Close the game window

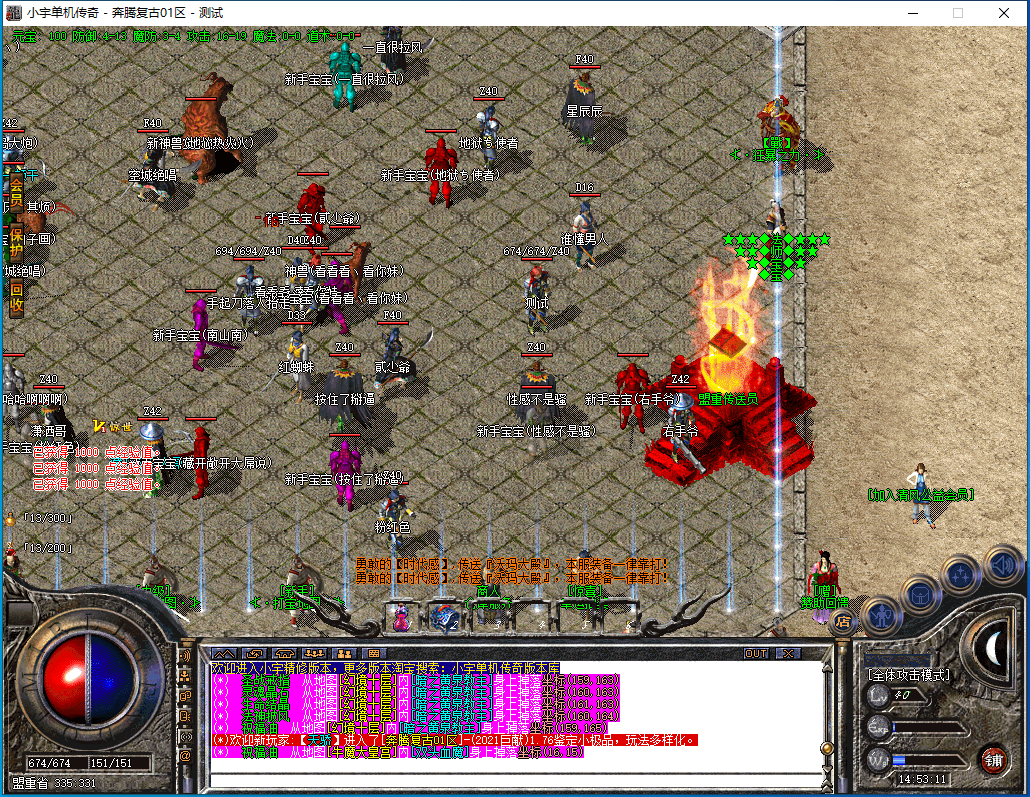[1004, 13]
